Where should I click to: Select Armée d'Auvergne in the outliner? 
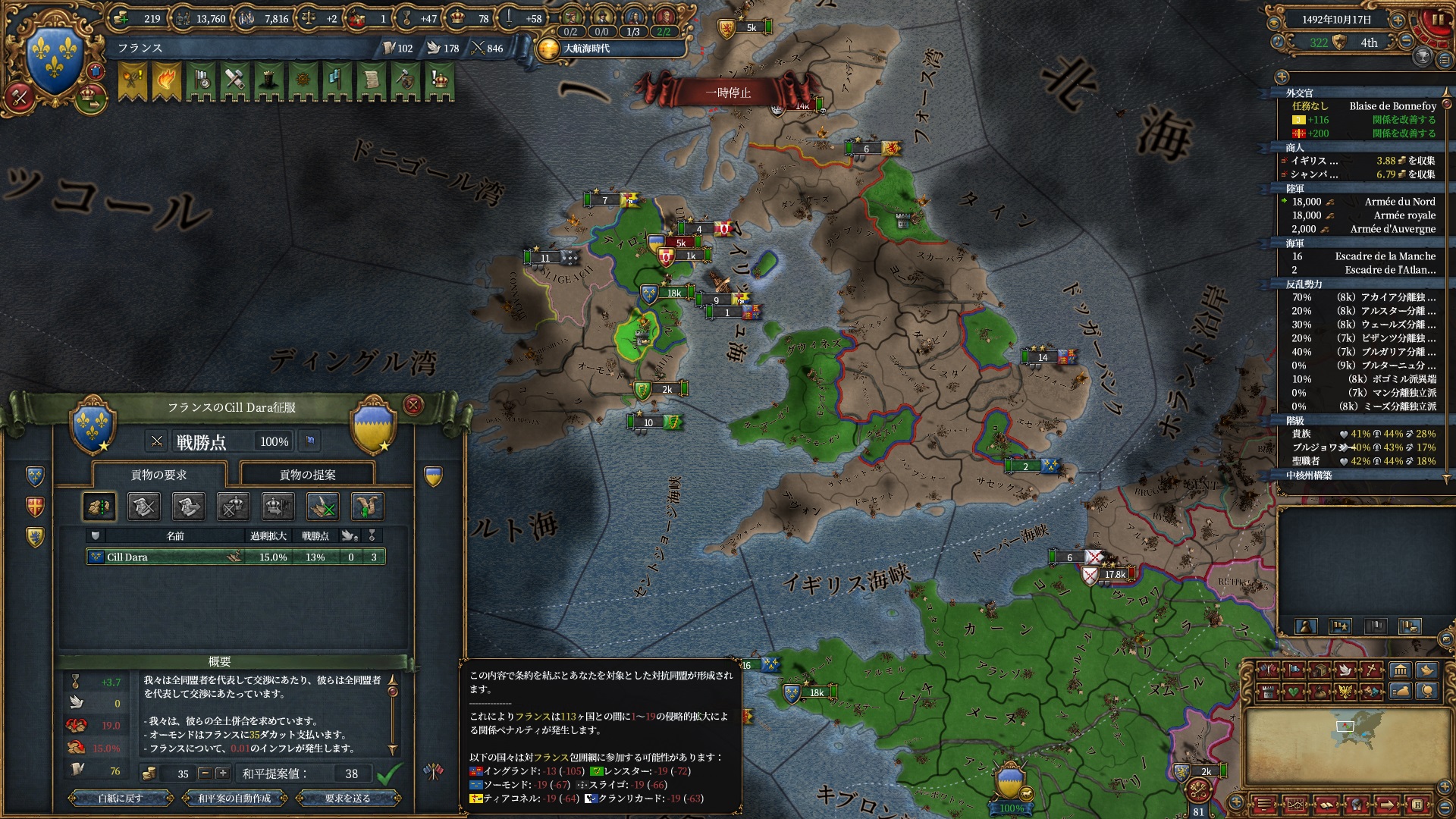(x=1392, y=229)
